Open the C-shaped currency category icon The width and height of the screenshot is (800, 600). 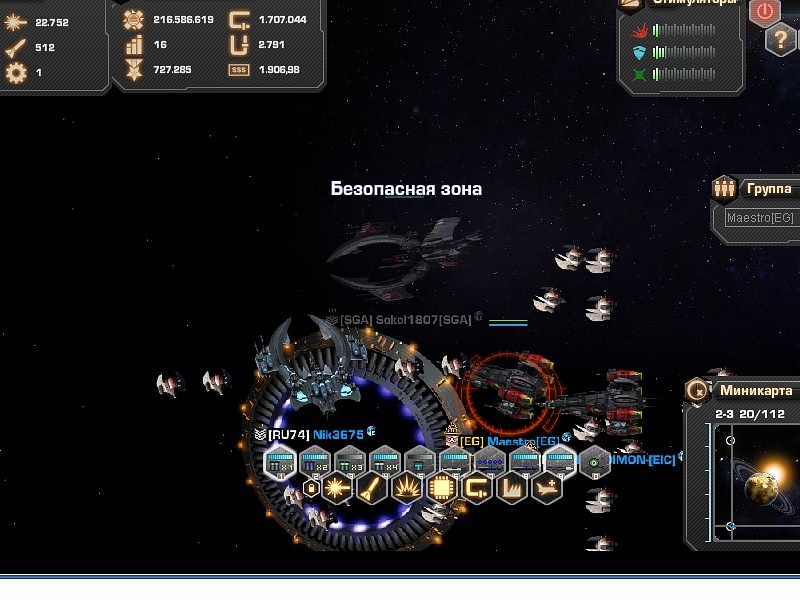coord(476,489)
